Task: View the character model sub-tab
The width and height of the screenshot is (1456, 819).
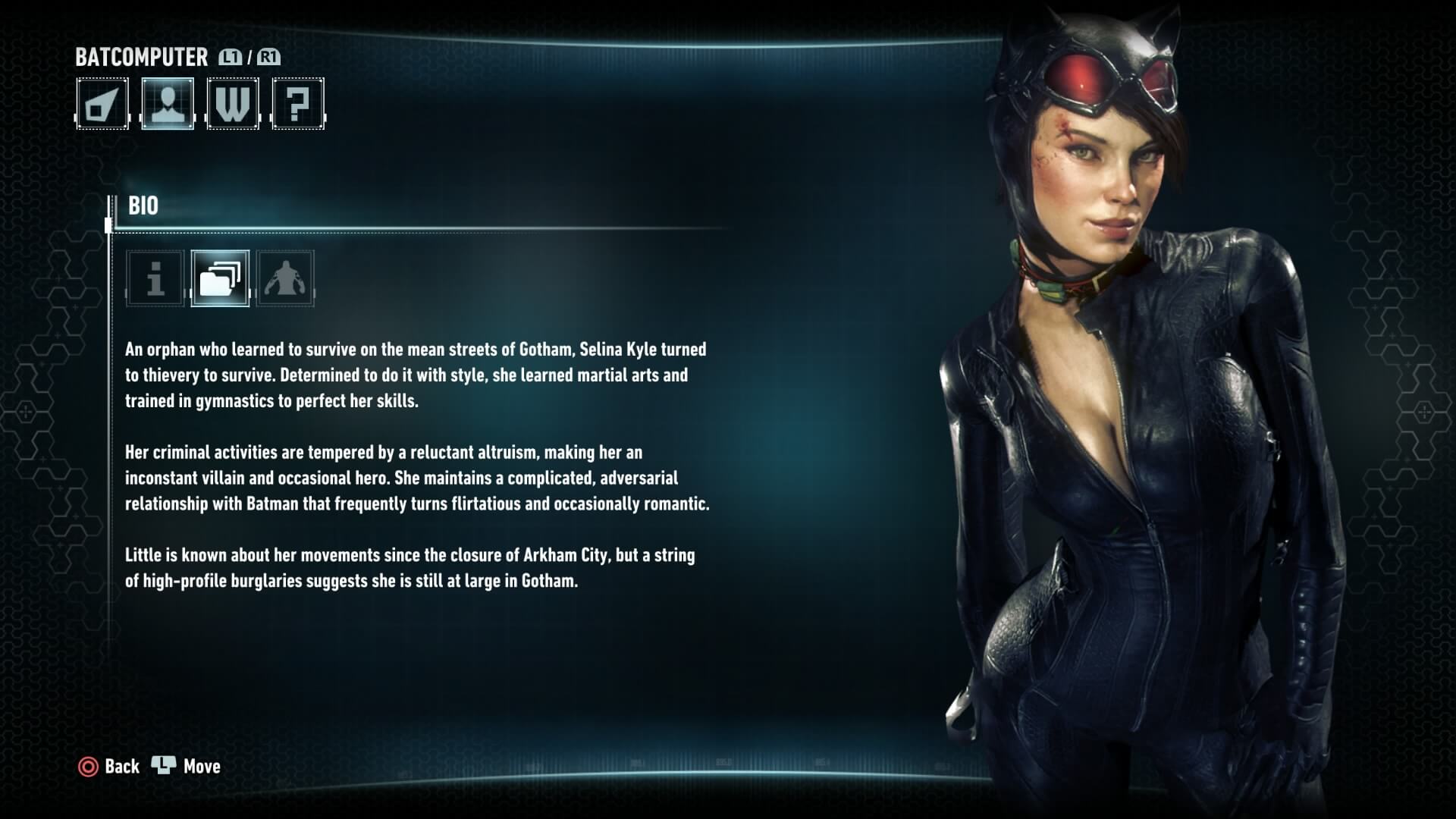Action: point(285,278)
